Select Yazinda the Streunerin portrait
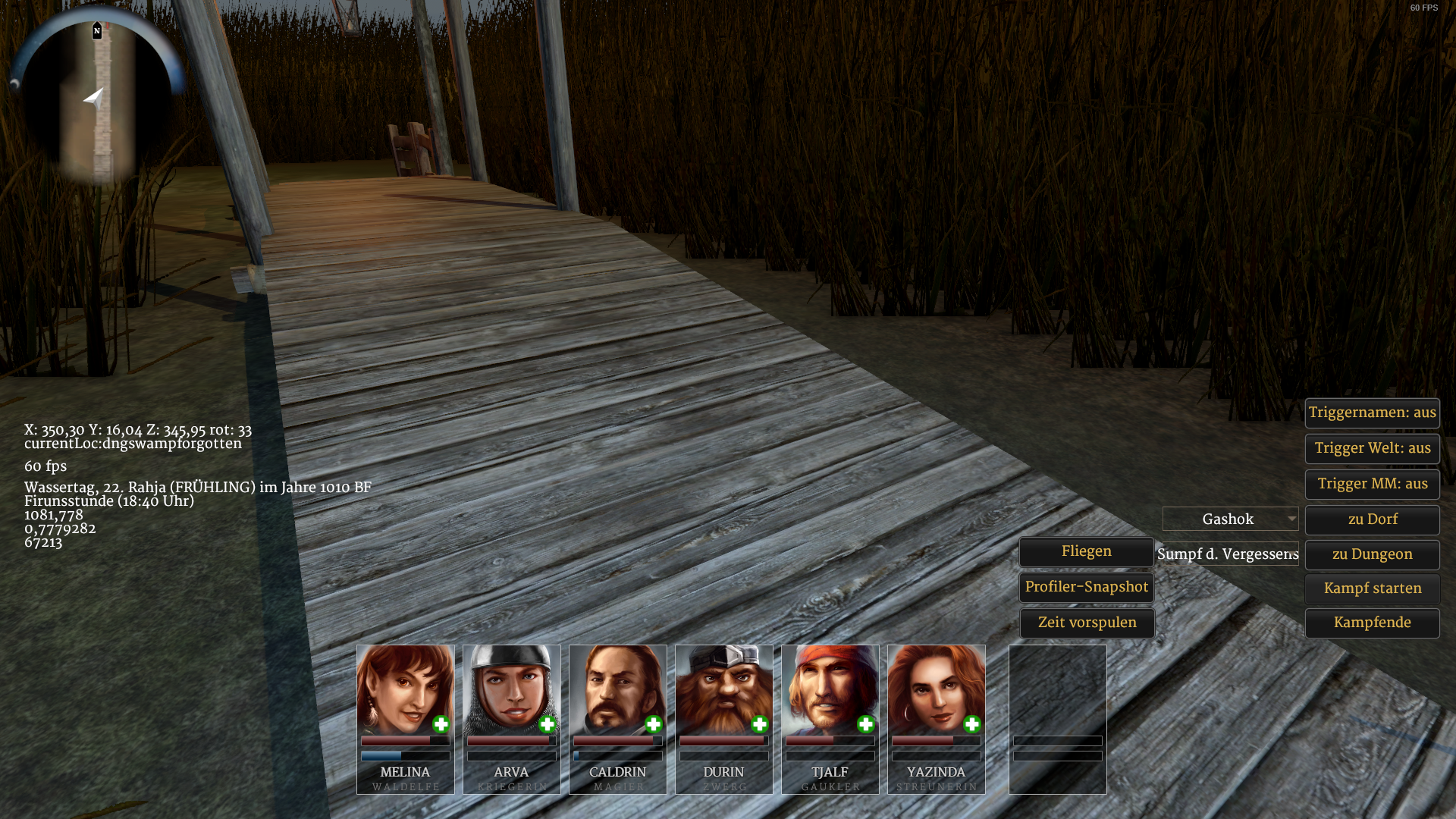 coord(936,689)
